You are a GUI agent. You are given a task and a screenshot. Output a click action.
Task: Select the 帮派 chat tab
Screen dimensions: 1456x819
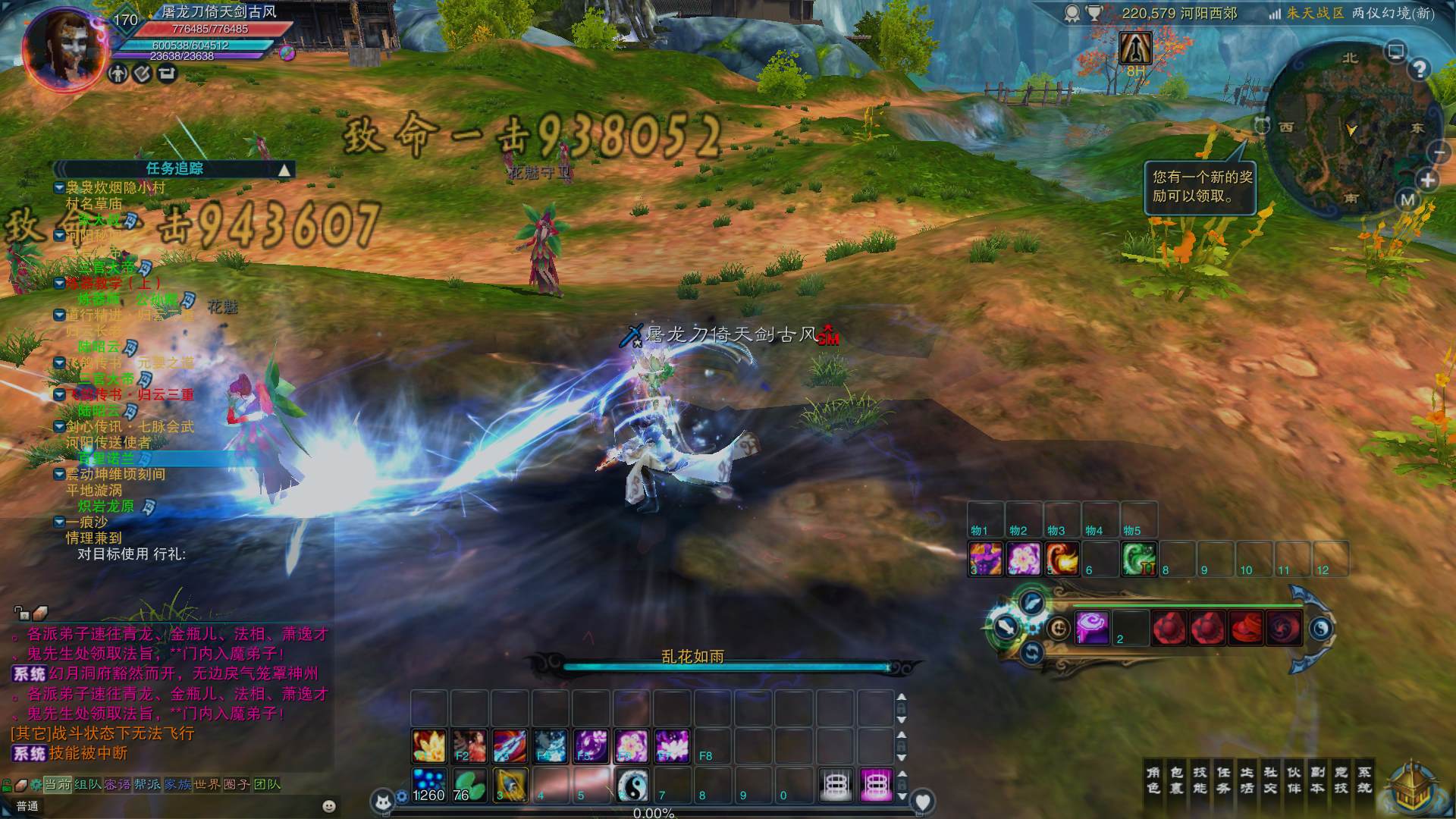(147, 784)
